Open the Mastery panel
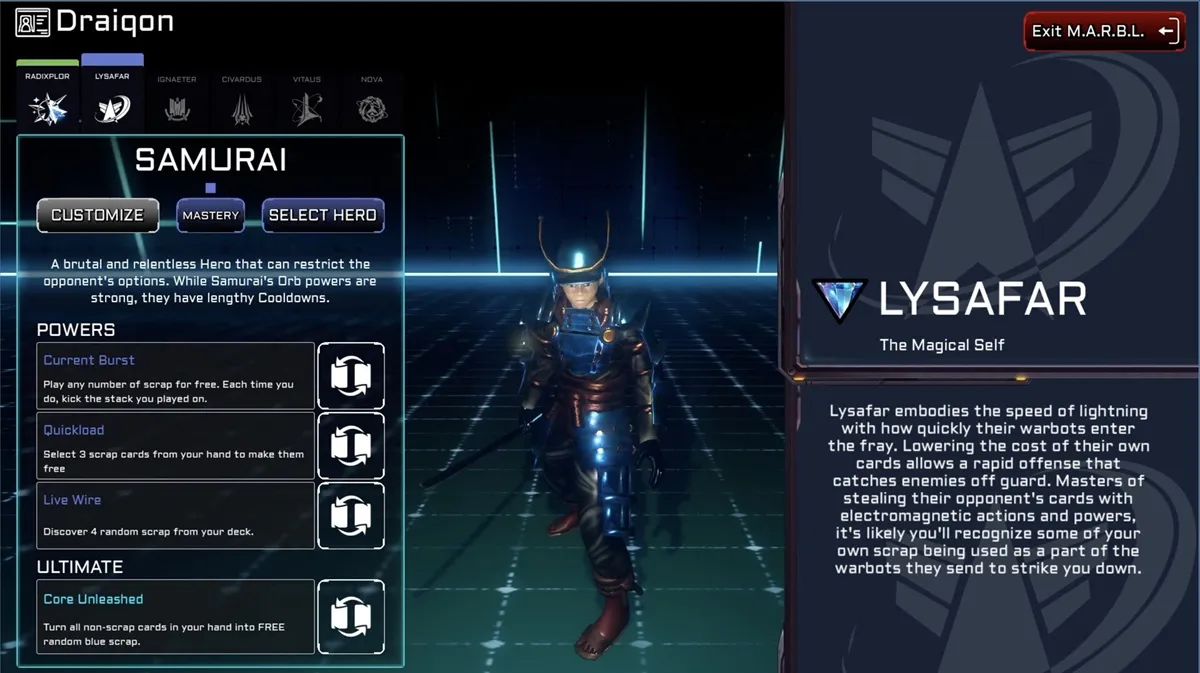The width and height of the screenshot is (1200, 673). pyautogui.click(x=211, y=215)
